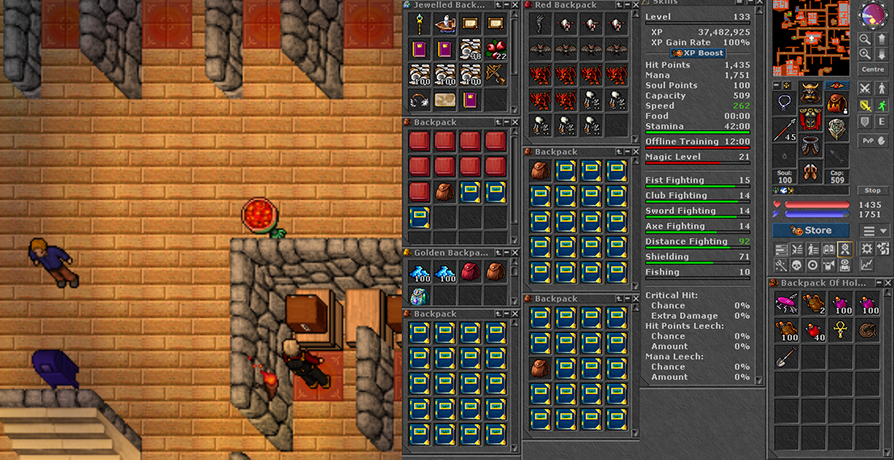Click the Stop button

coord(872,190)
